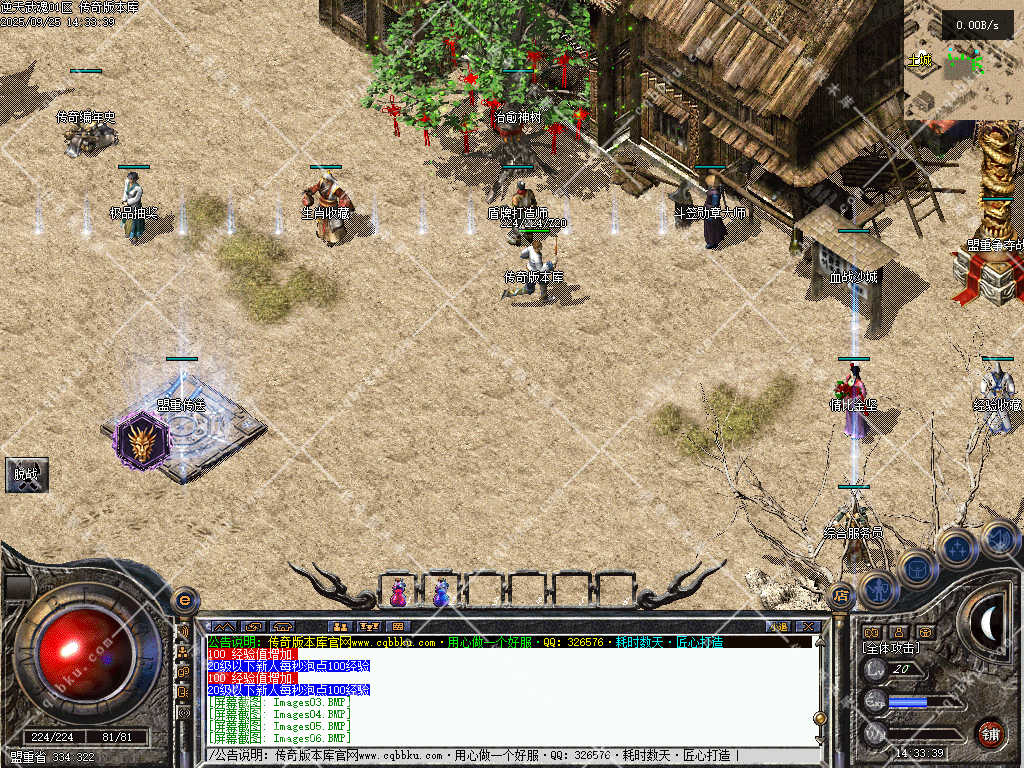Open the red 铺 stall button
Viewport: 1024px width, 768px height.
click(x=990, y=733)
